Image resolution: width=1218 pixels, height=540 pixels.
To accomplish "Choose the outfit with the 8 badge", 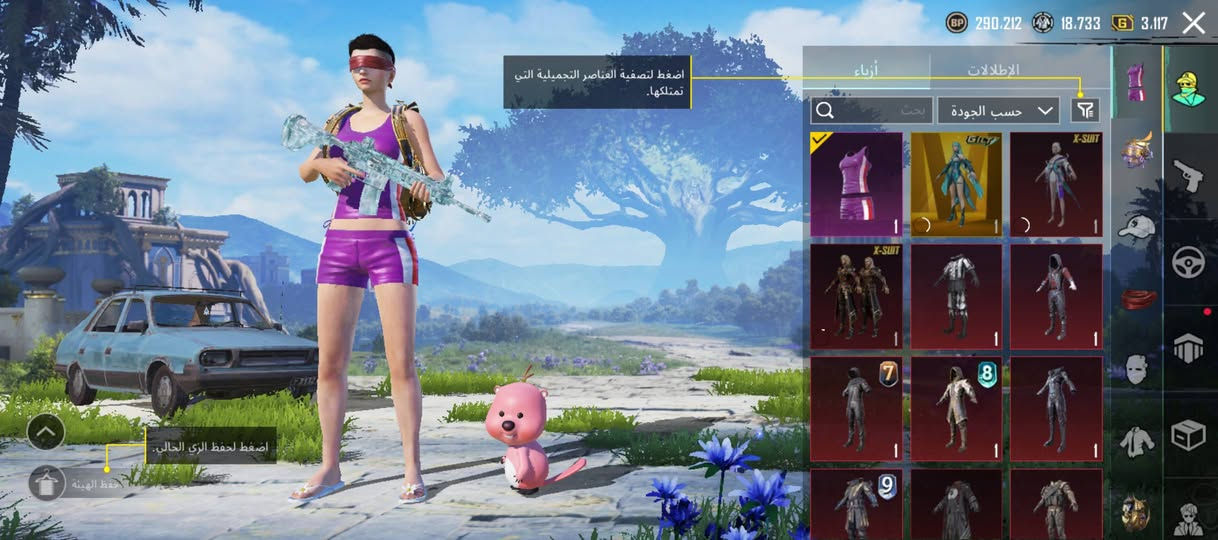I will pyautogui.click(x=956, y=409).
